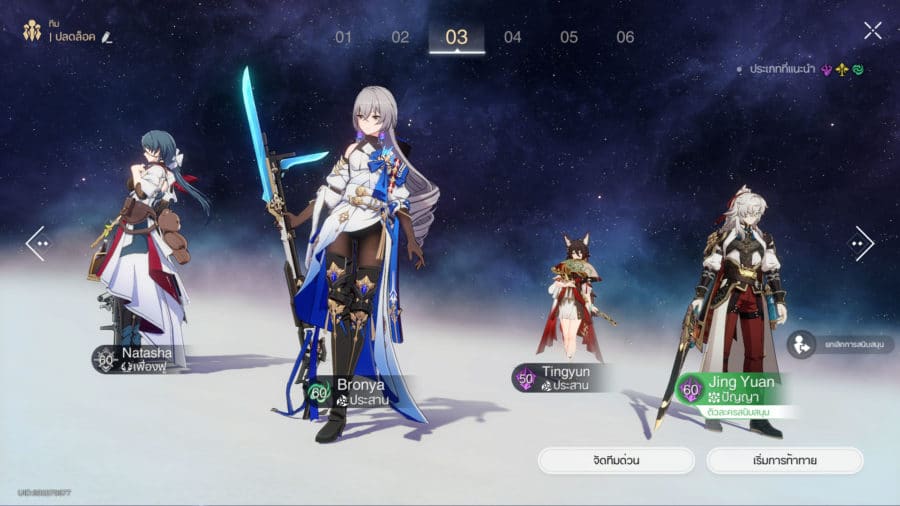Switch to team tab 02
The width and height of the screenshot is (900, 506).
pos(400,37)
